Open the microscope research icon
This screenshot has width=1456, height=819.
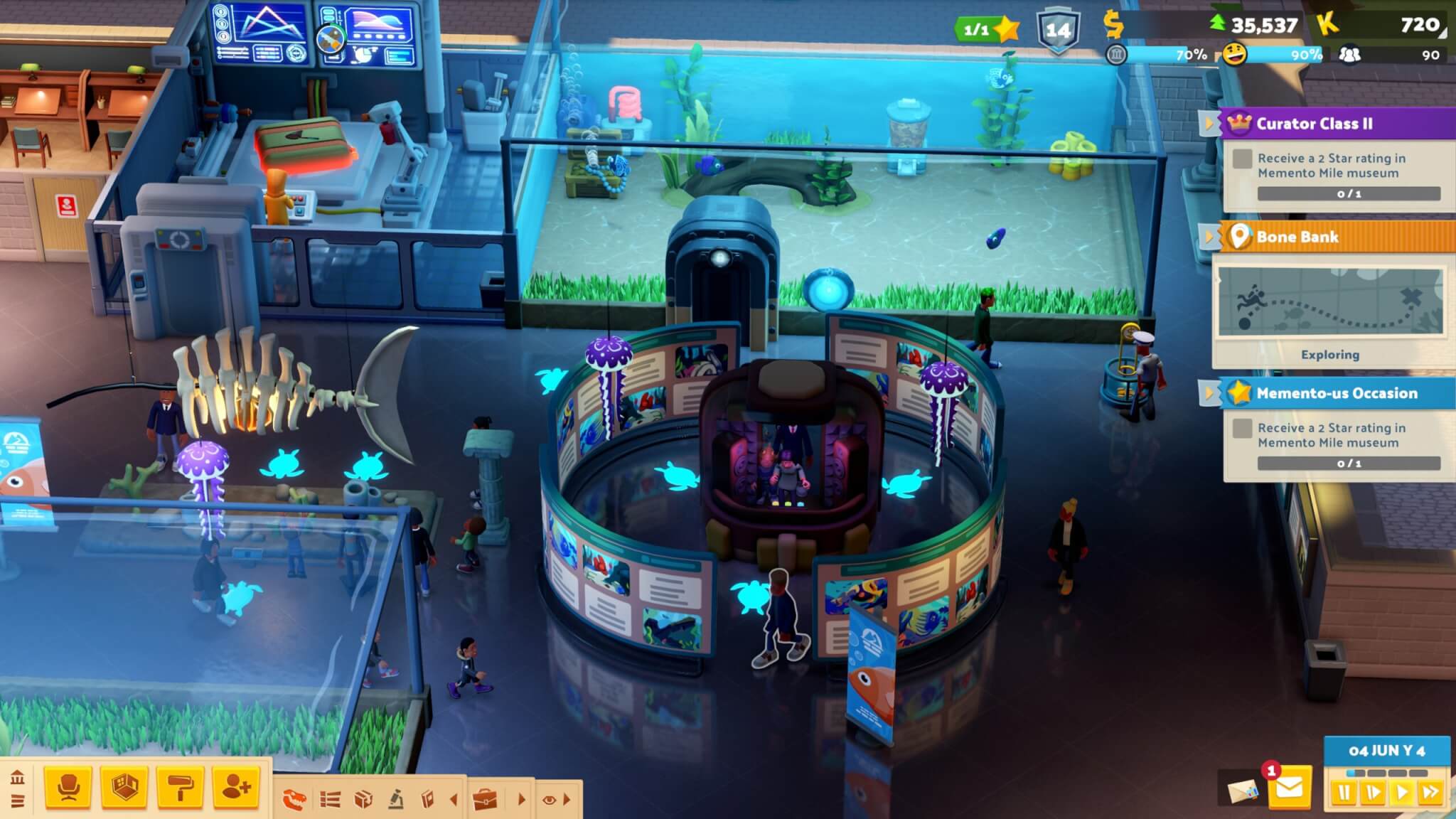click(x=396, y=800)
